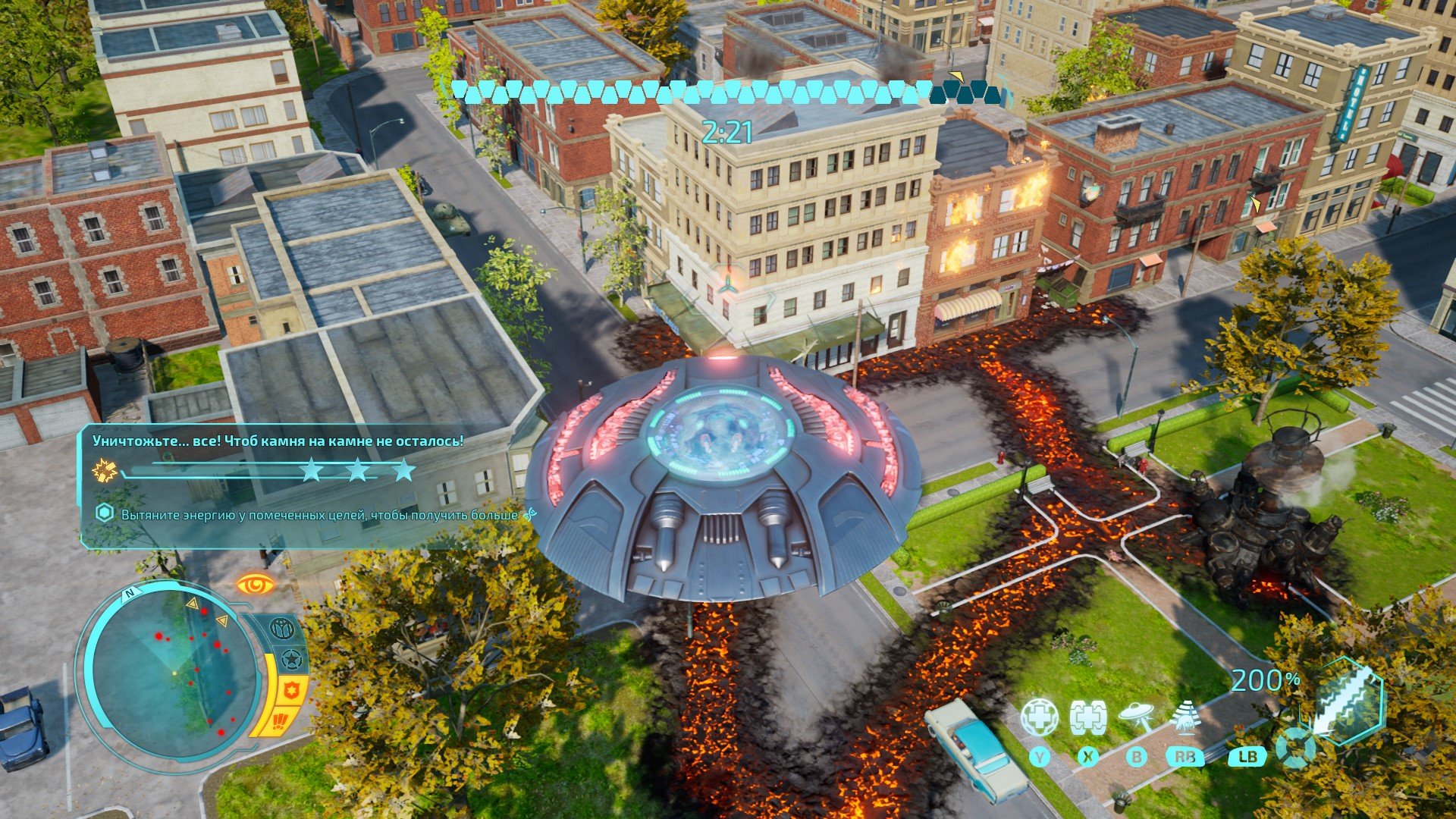Screen dimensions: 1456x819
Task: Click the police badge alert level icon
Action: [292, 690]
